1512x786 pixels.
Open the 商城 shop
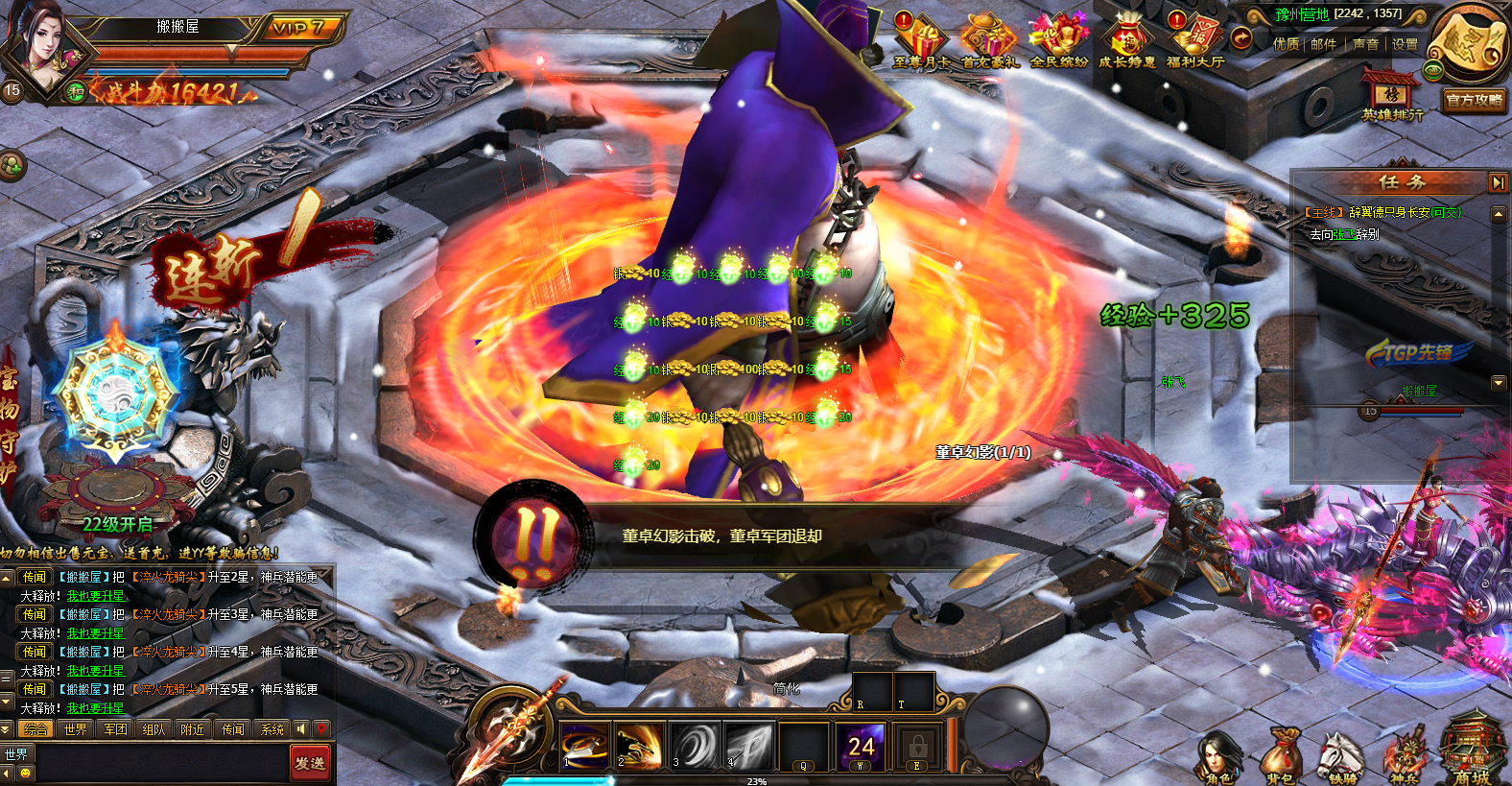[1472, 753]
